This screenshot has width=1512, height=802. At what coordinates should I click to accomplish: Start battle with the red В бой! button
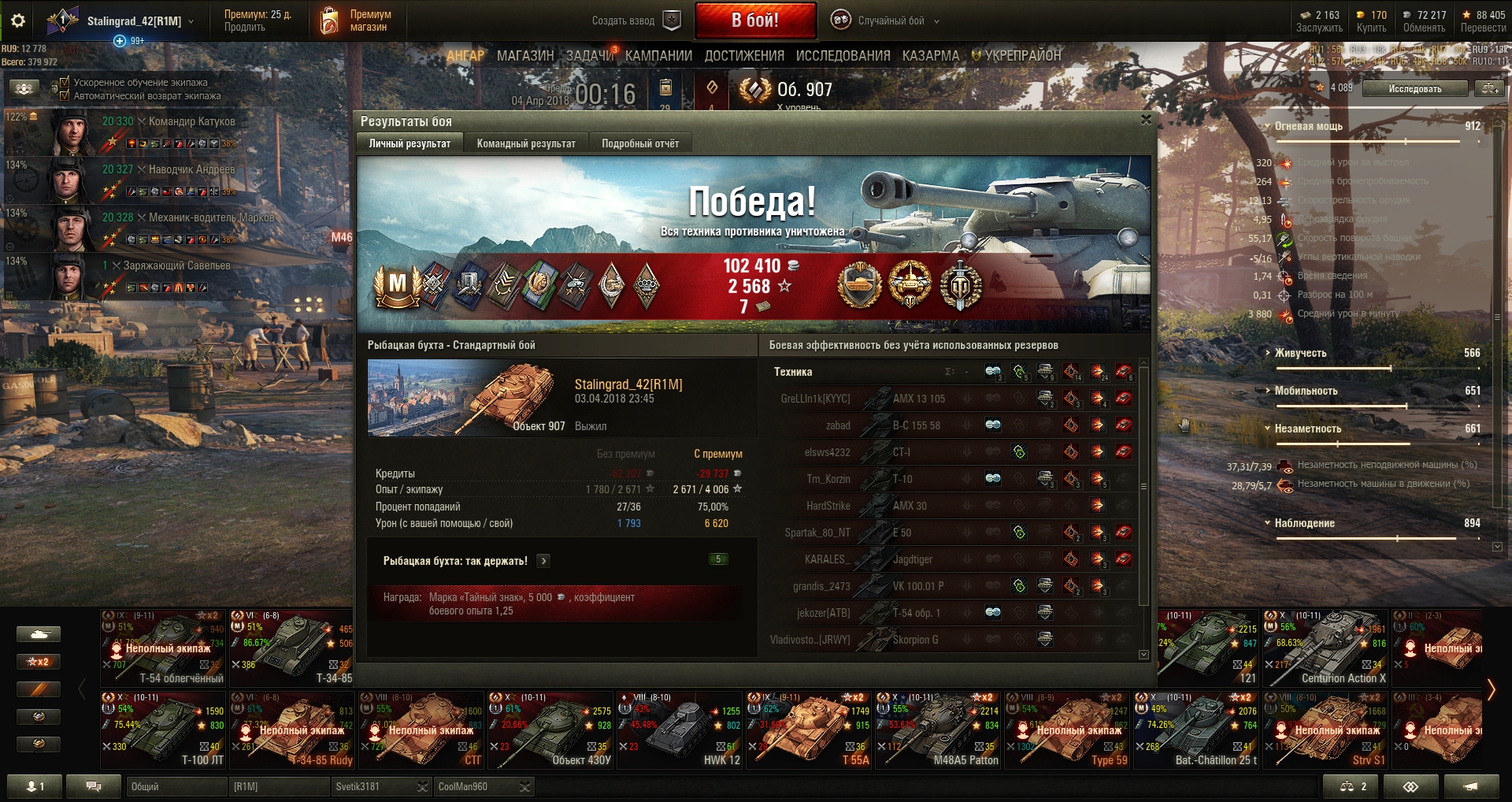pyautogui.click(x=754, y=20)
